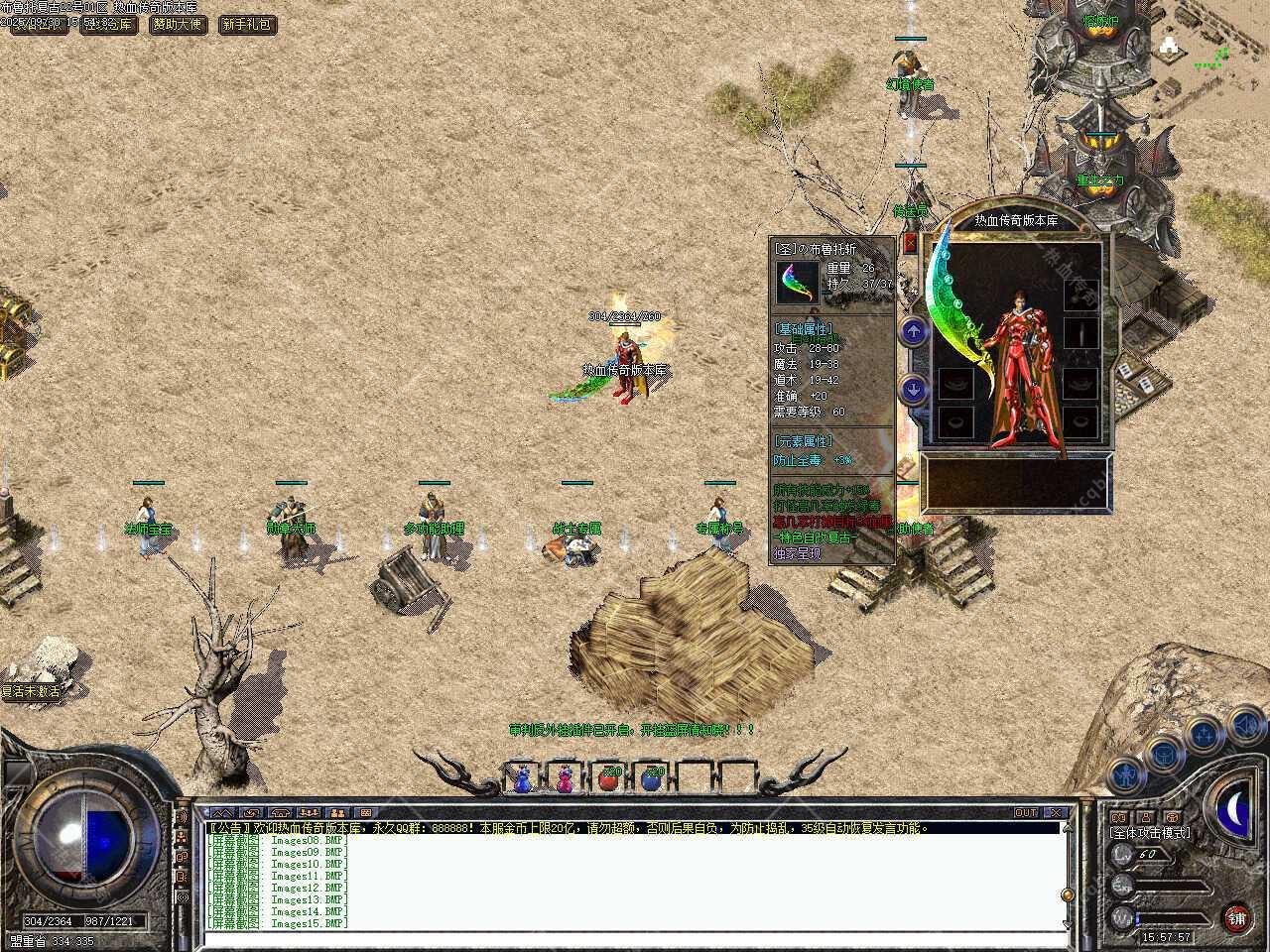Close the character equipment panel
This screenshot has width=1270, height=952.
[910, 244]
